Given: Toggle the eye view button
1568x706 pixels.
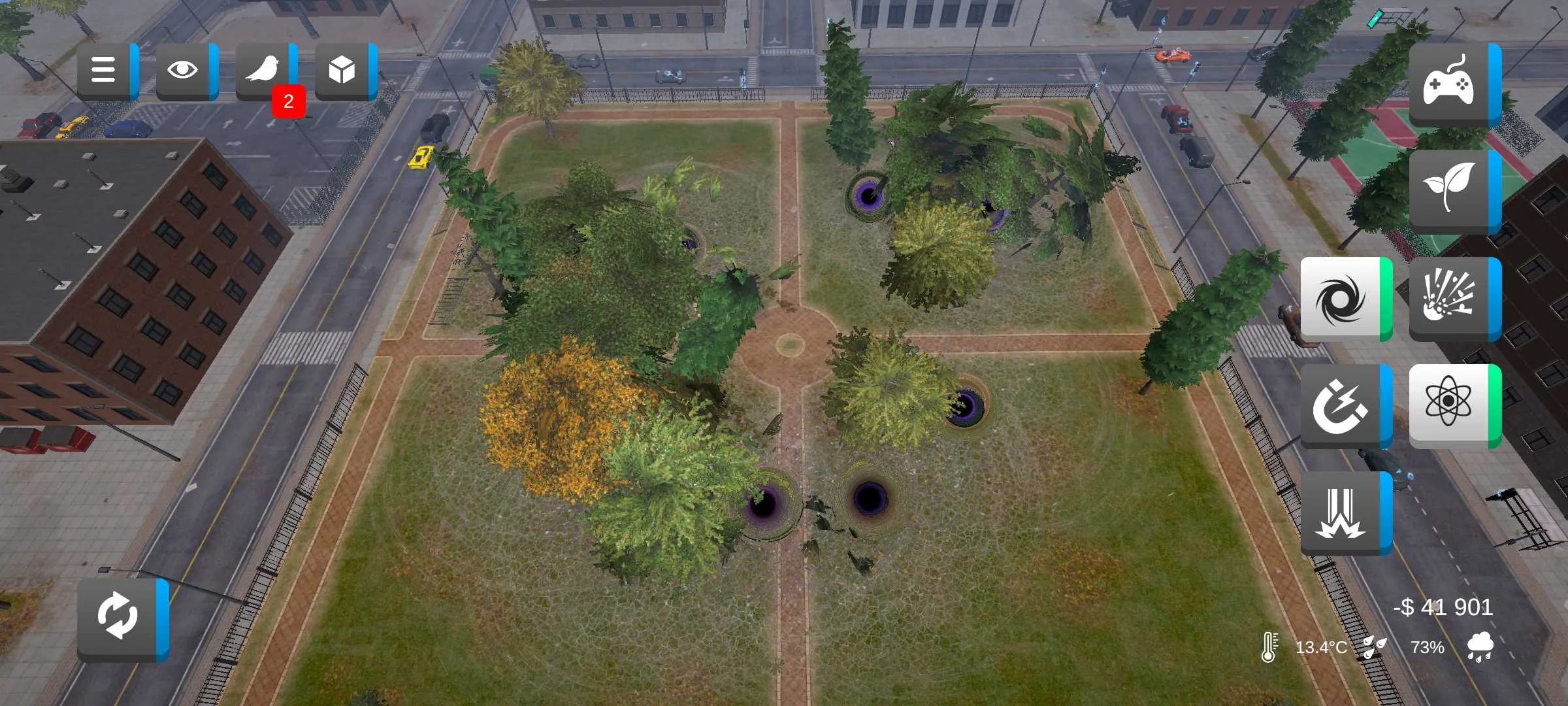Looking at the screenshot, I should tap(184, 70).
